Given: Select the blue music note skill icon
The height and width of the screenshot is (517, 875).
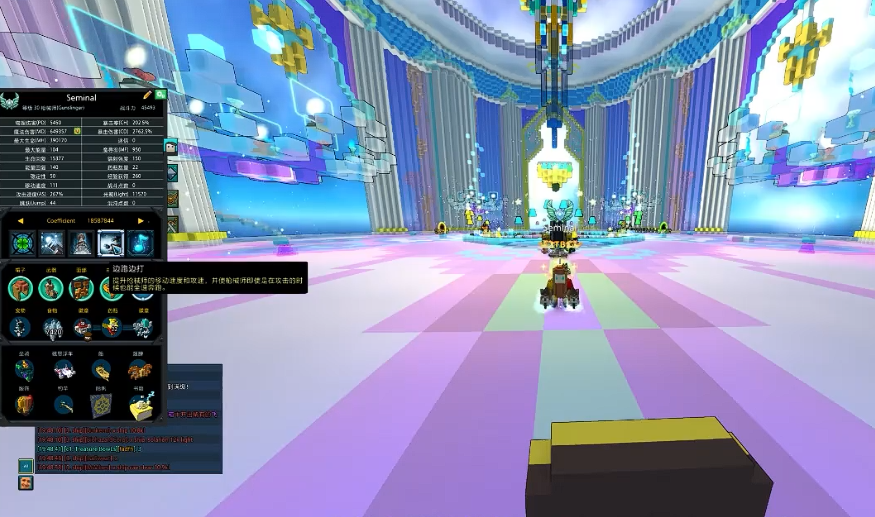Looking at the screenshot, I should (141, 243).
